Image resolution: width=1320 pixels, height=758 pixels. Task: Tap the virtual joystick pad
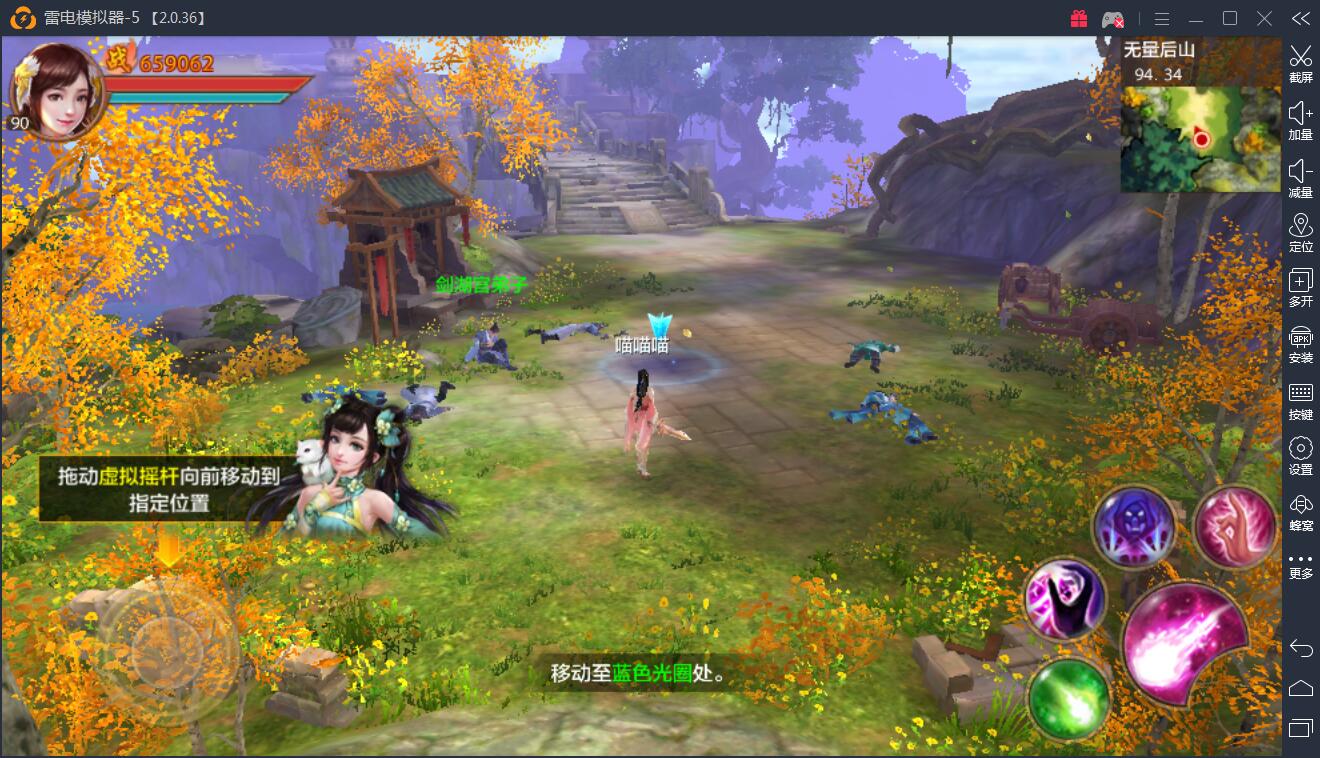point(167,639)
